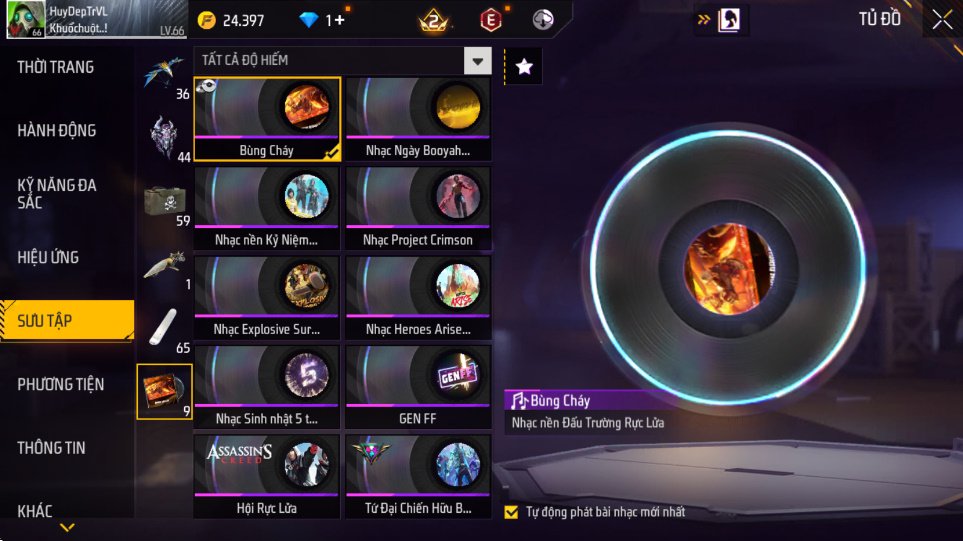963x541 pixels.
Task: Choose the Nhạc Heroes Arise disc
Action: click(x=418, y=297)
